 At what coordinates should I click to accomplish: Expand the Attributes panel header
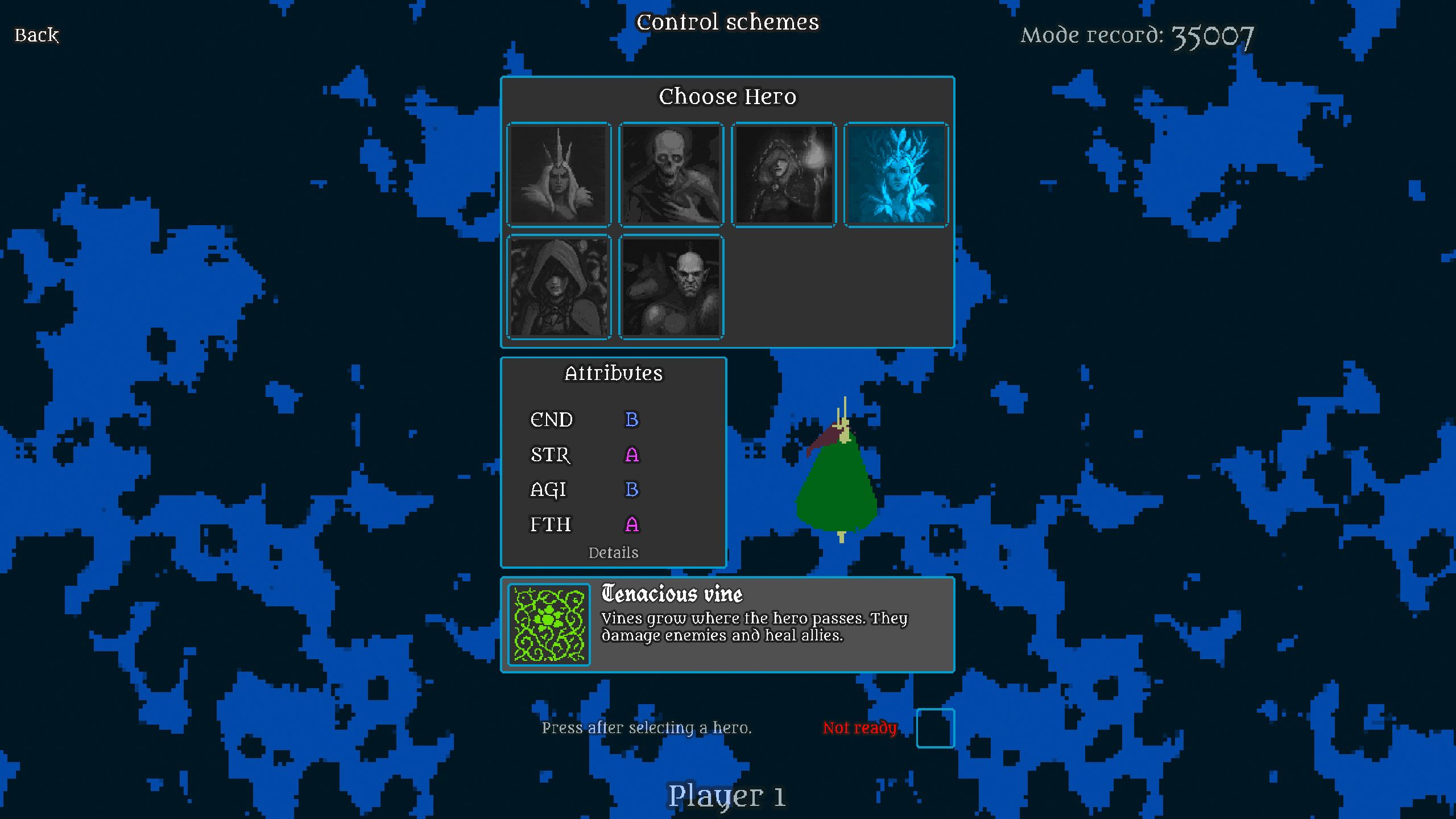(x=614, y=374)
